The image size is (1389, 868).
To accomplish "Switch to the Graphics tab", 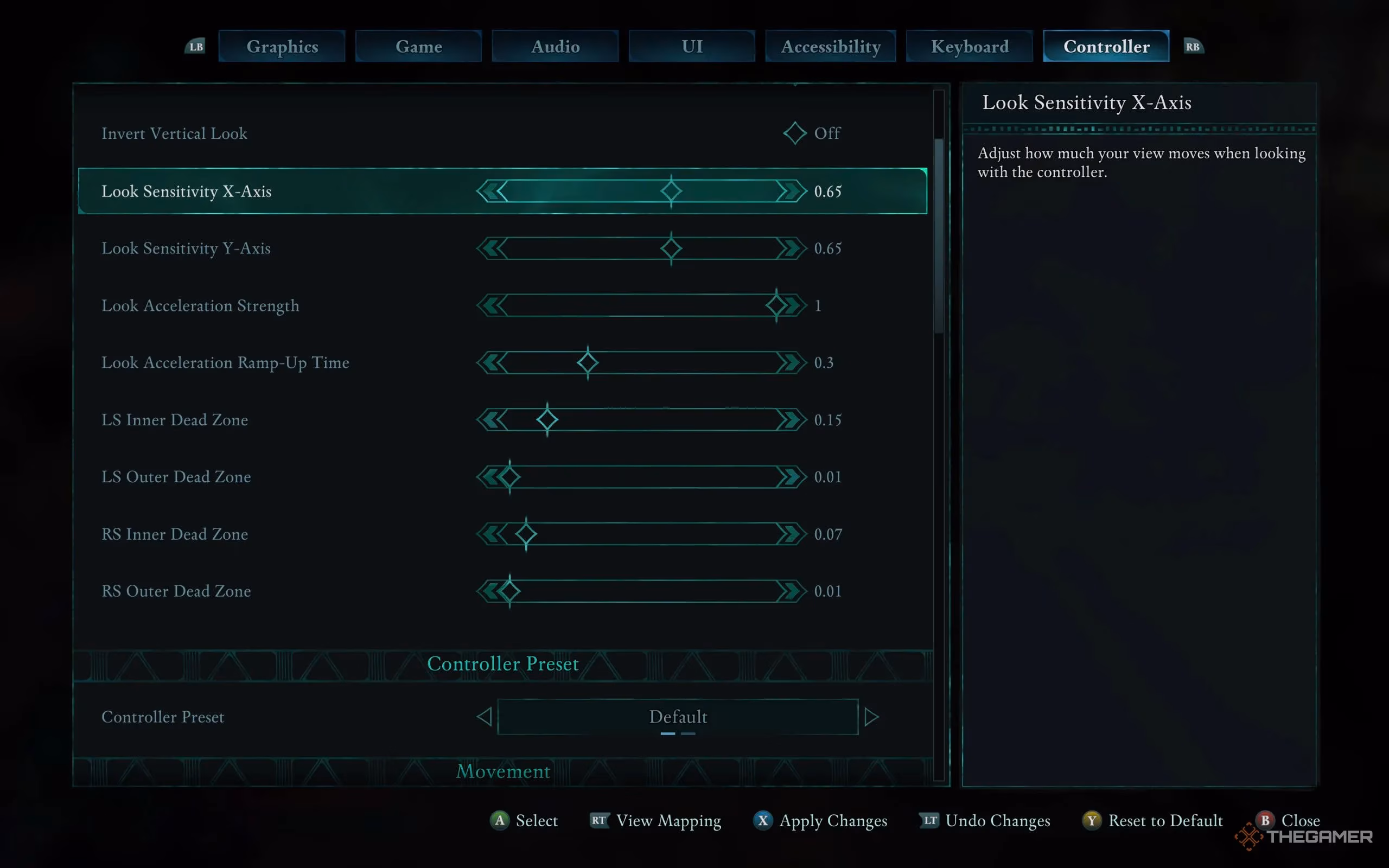I will [x=282, y=46].
